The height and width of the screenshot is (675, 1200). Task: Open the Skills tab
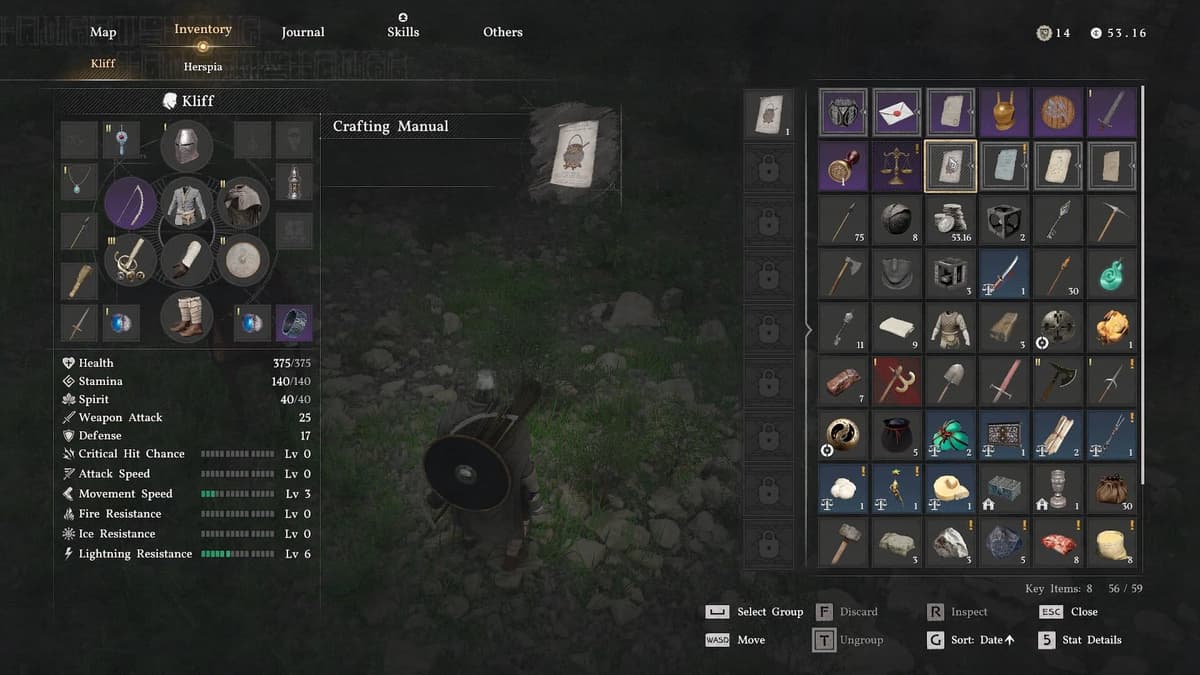[403, 32]
